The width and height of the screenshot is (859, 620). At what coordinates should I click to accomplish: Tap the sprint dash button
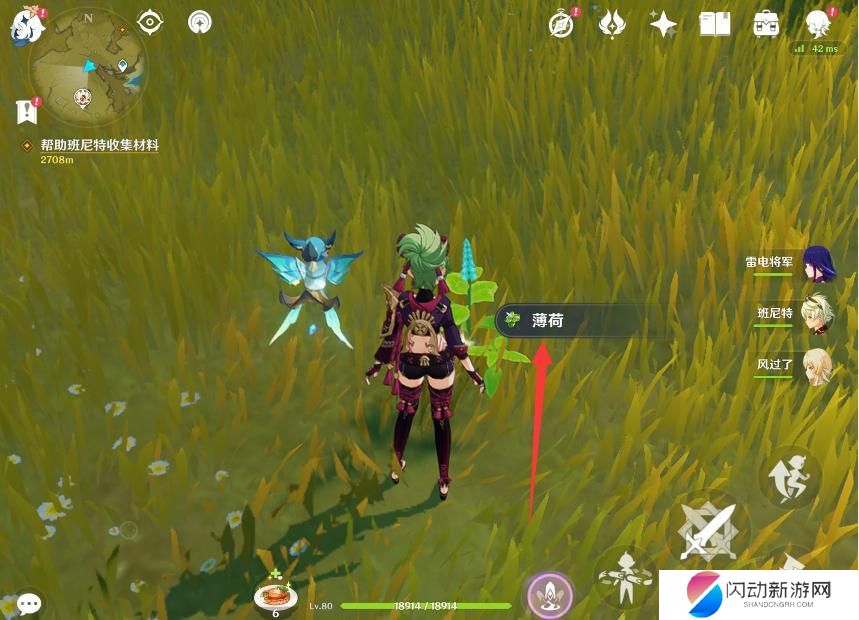789,477
